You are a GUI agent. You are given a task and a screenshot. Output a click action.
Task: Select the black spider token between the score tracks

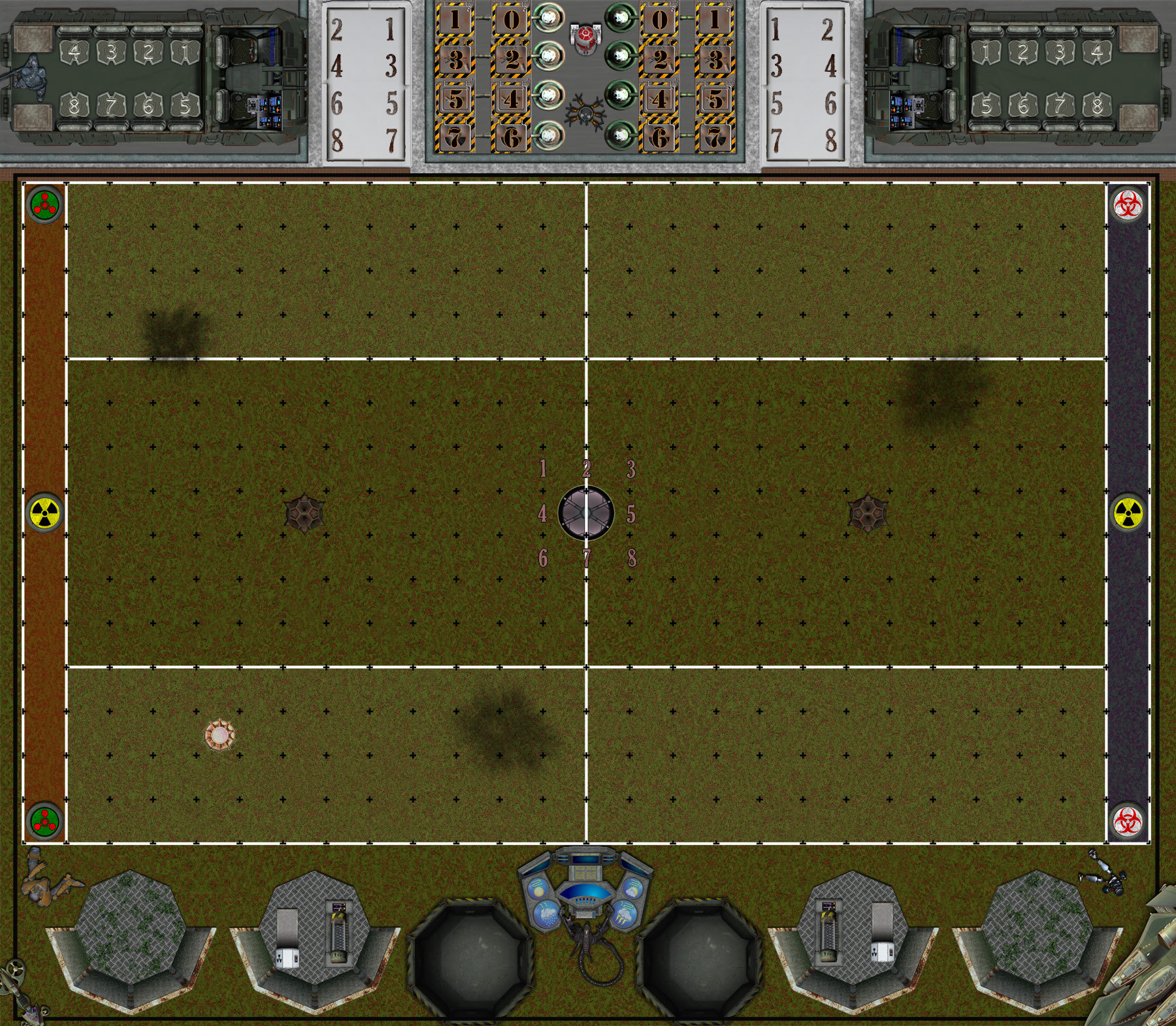pos(585,113)
